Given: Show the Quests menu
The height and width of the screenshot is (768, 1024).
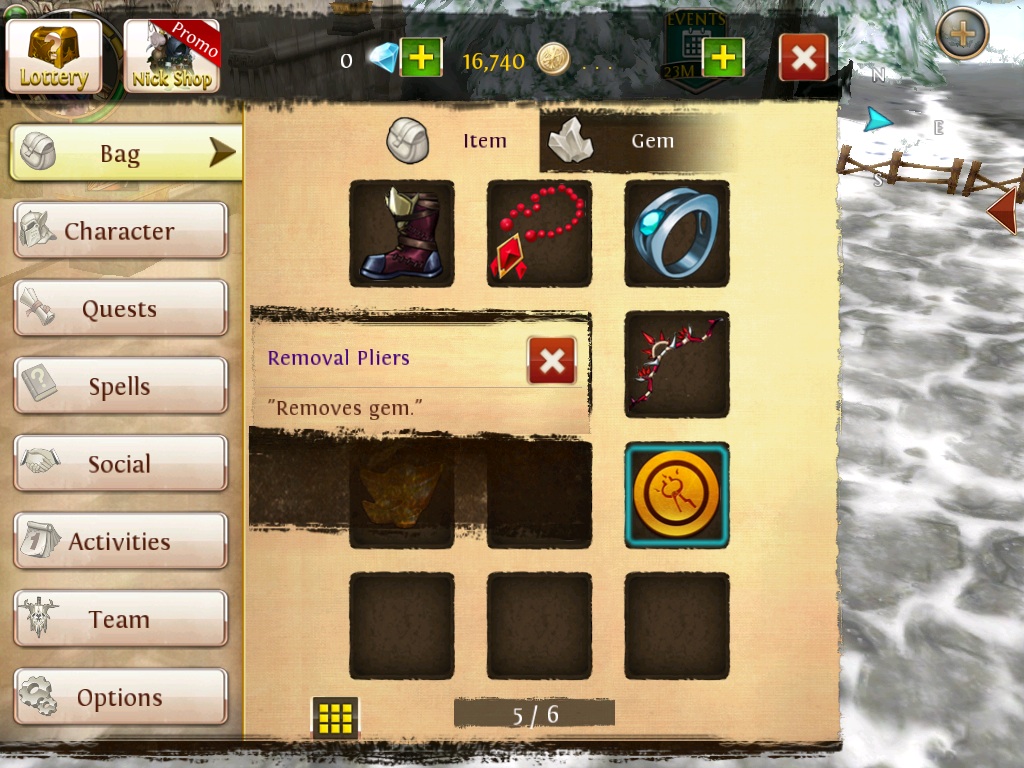Looking at the screenshot, I should [120, 309].
